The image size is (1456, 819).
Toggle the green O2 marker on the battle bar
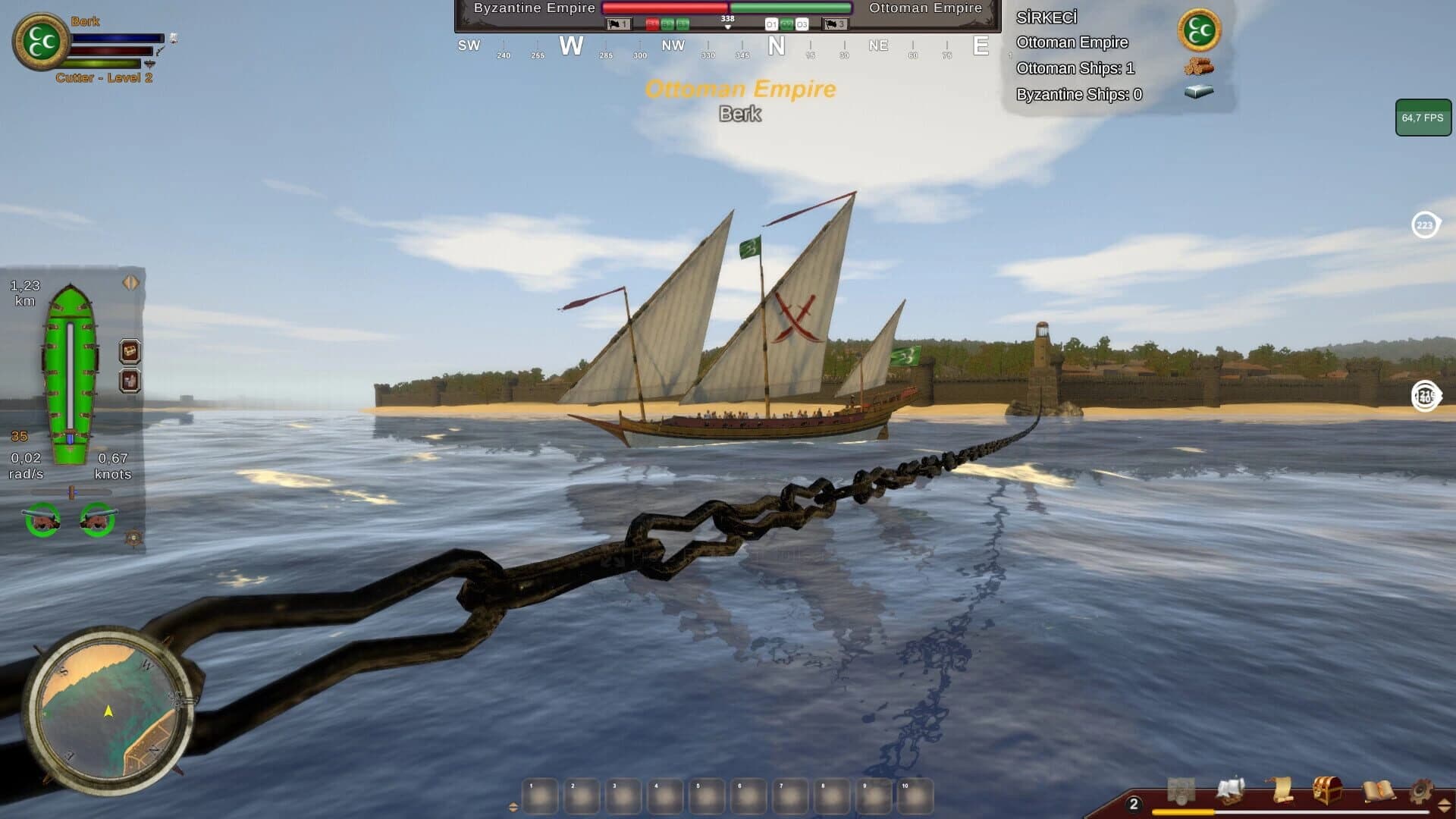point(786,24)
